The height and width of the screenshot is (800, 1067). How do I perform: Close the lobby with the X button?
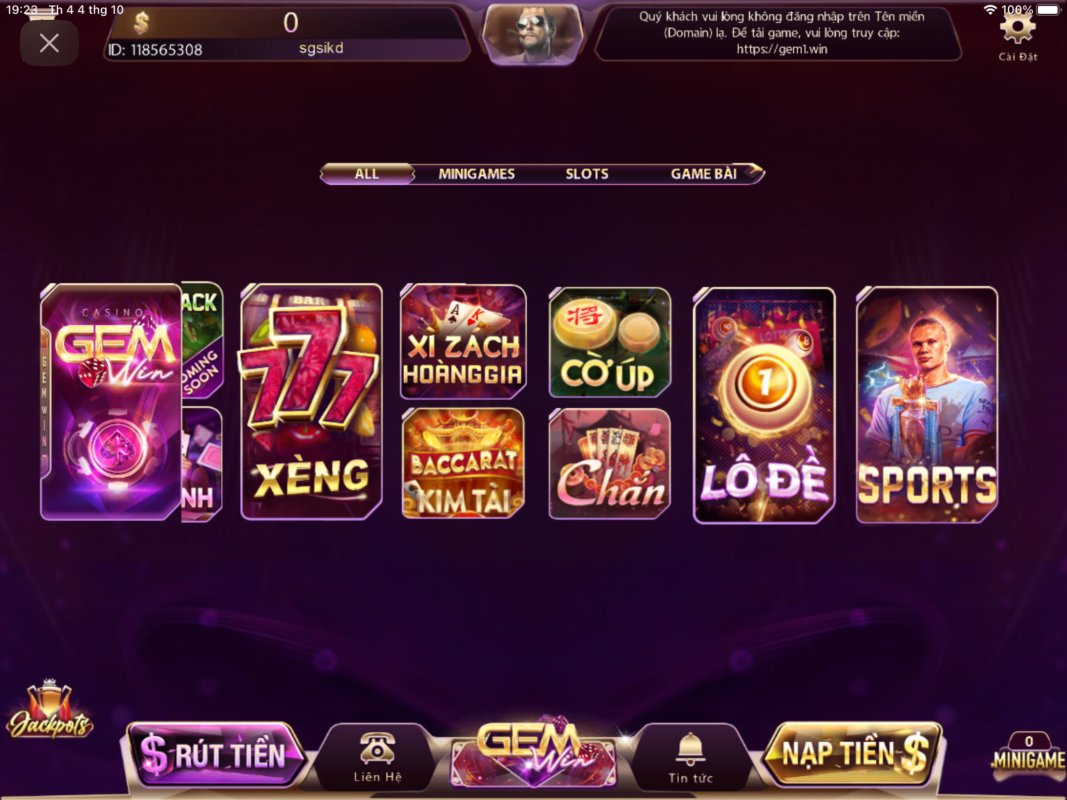click(x=49, y=43)
